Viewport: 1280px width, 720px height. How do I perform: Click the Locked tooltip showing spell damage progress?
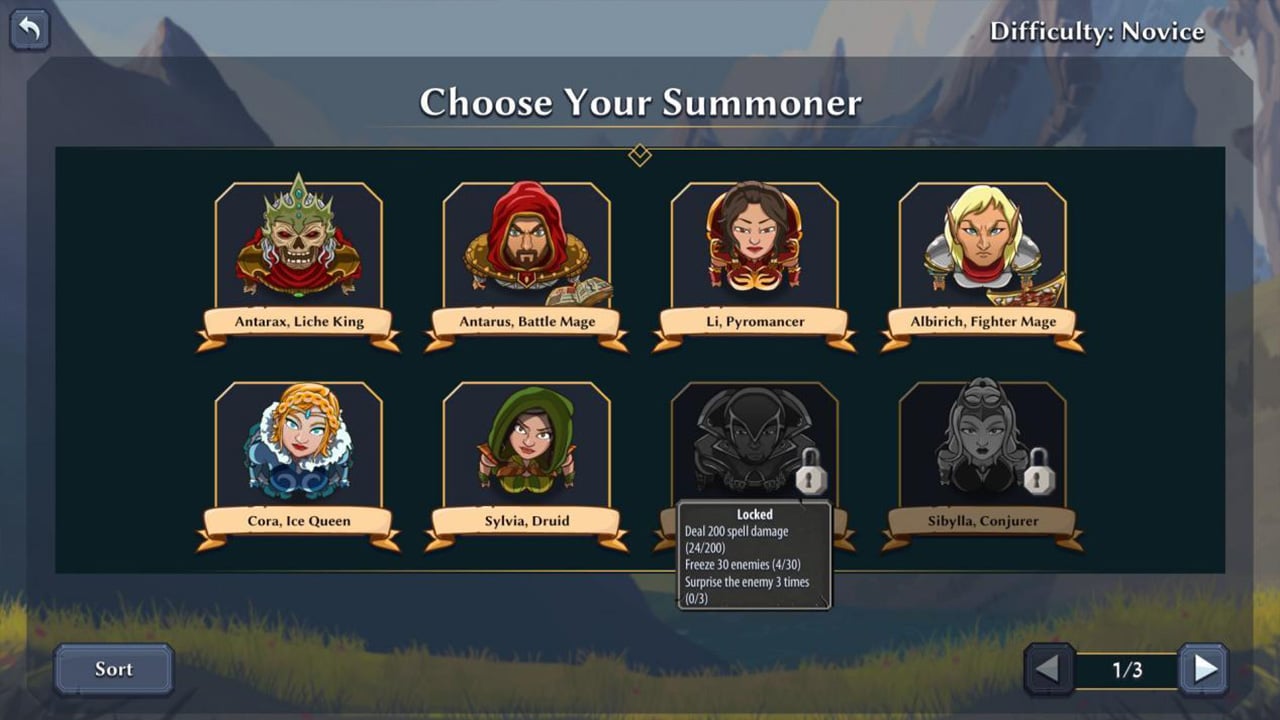point(754,556)
